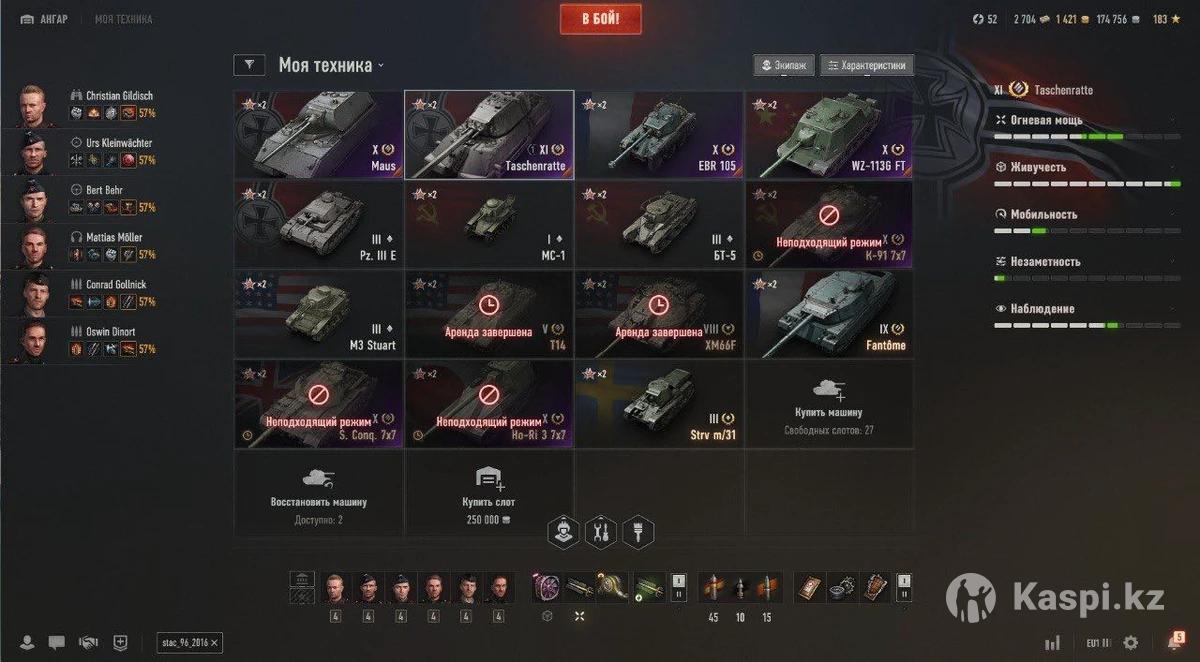Open the settings gear icon
This screenshot has width=1200, height=662.
pos(1131,642)
